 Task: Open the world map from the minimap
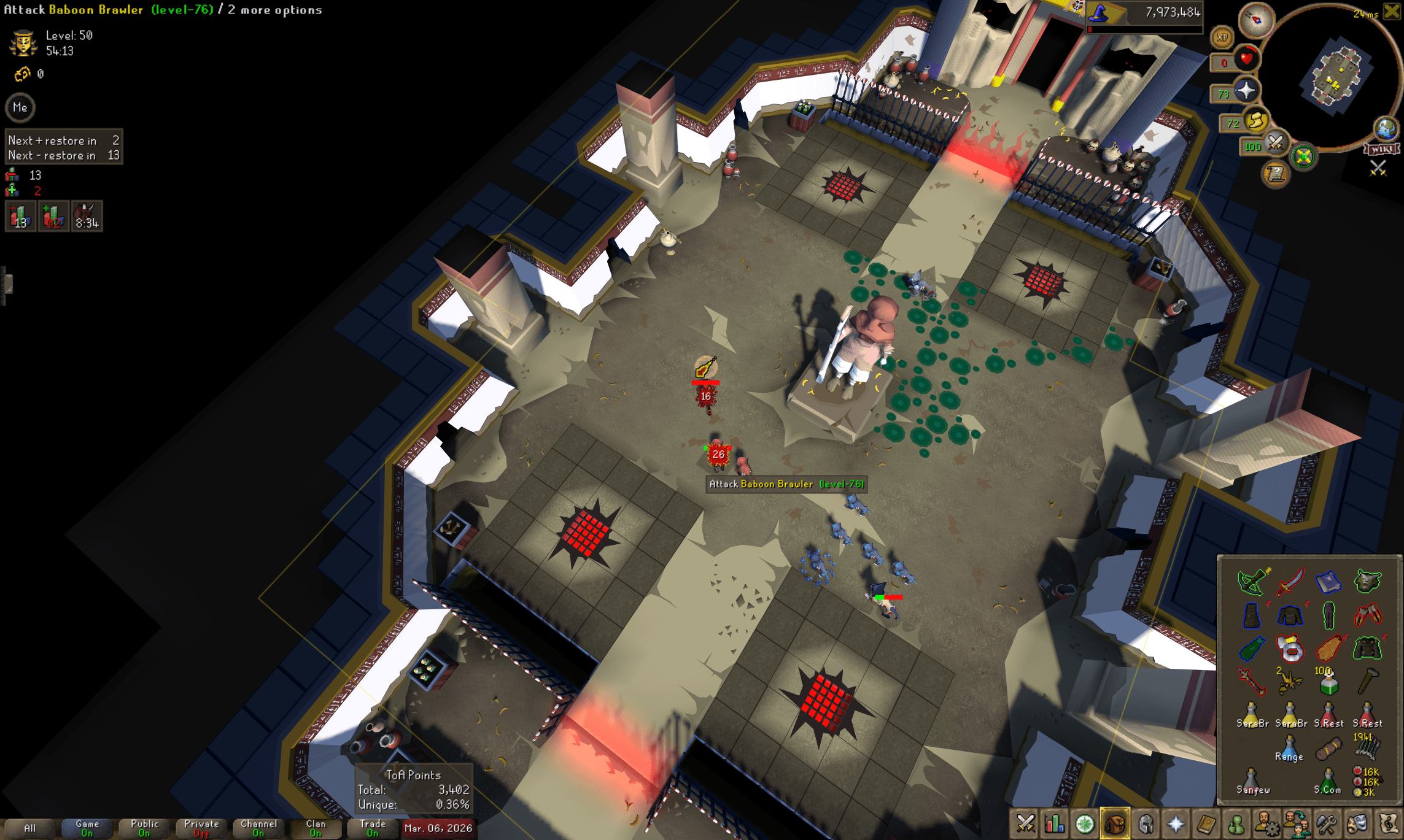[x=1385, y=129]
